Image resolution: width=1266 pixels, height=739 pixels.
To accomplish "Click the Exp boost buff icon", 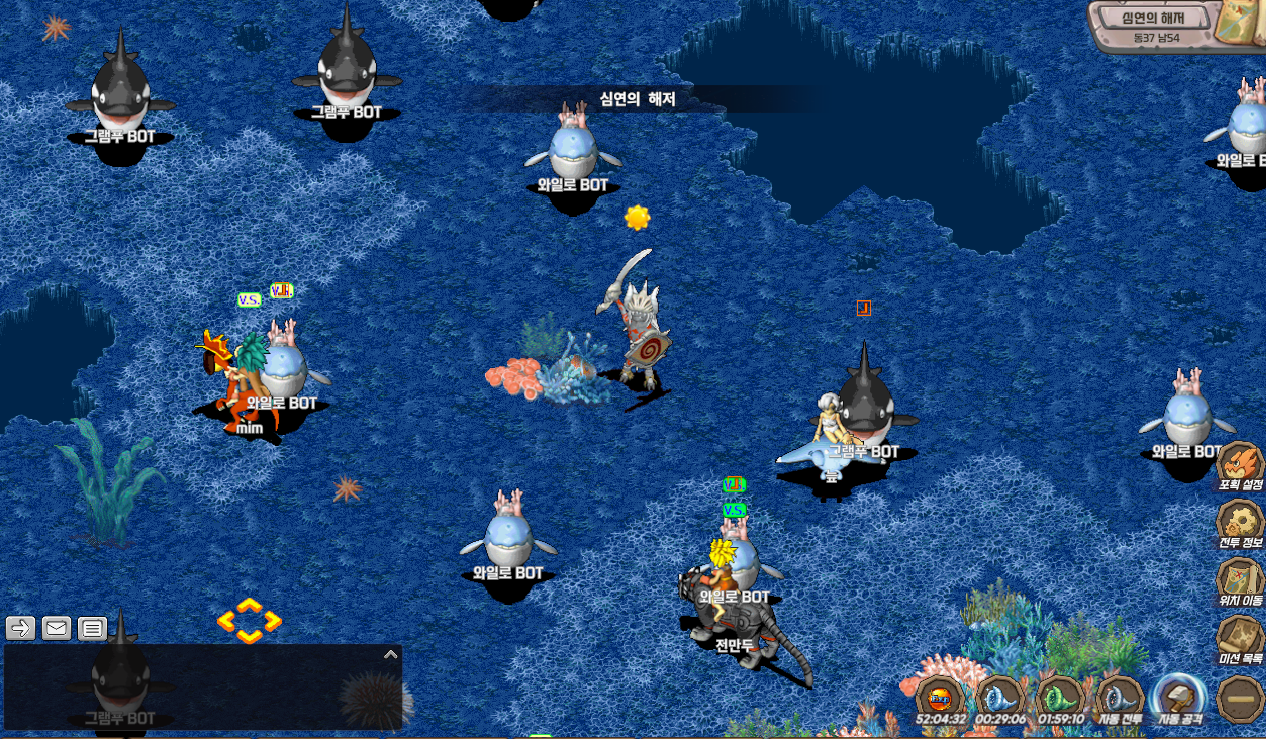I will pos(941,696).
